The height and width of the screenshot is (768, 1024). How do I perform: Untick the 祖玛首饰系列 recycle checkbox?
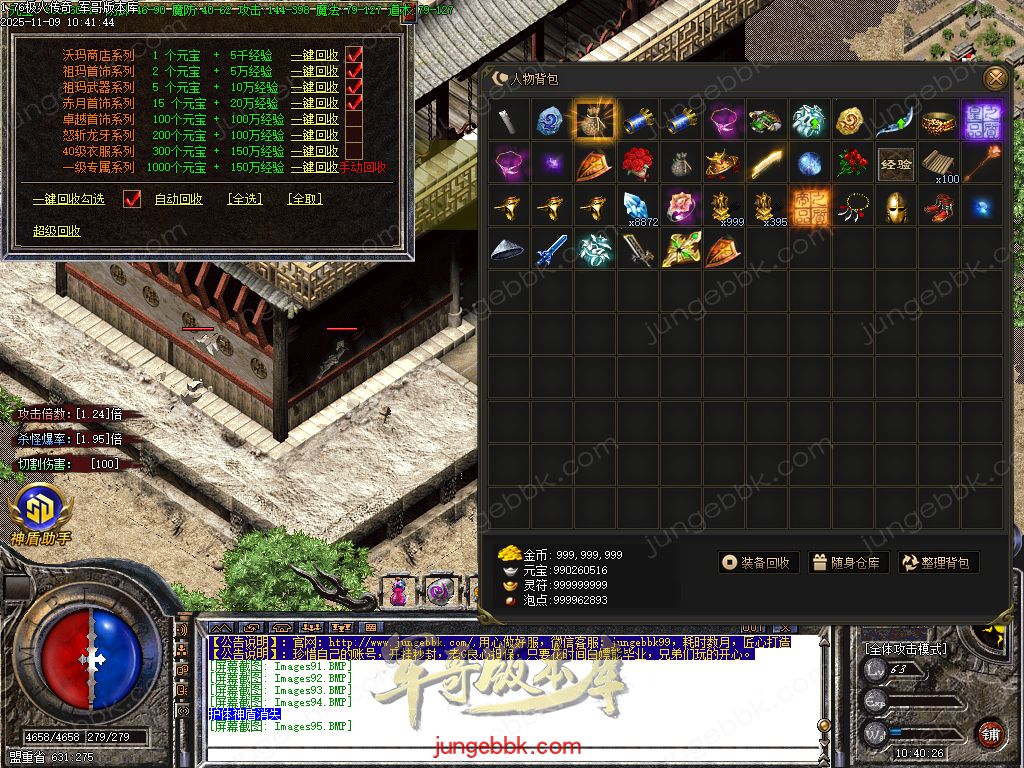click(354, 71)
